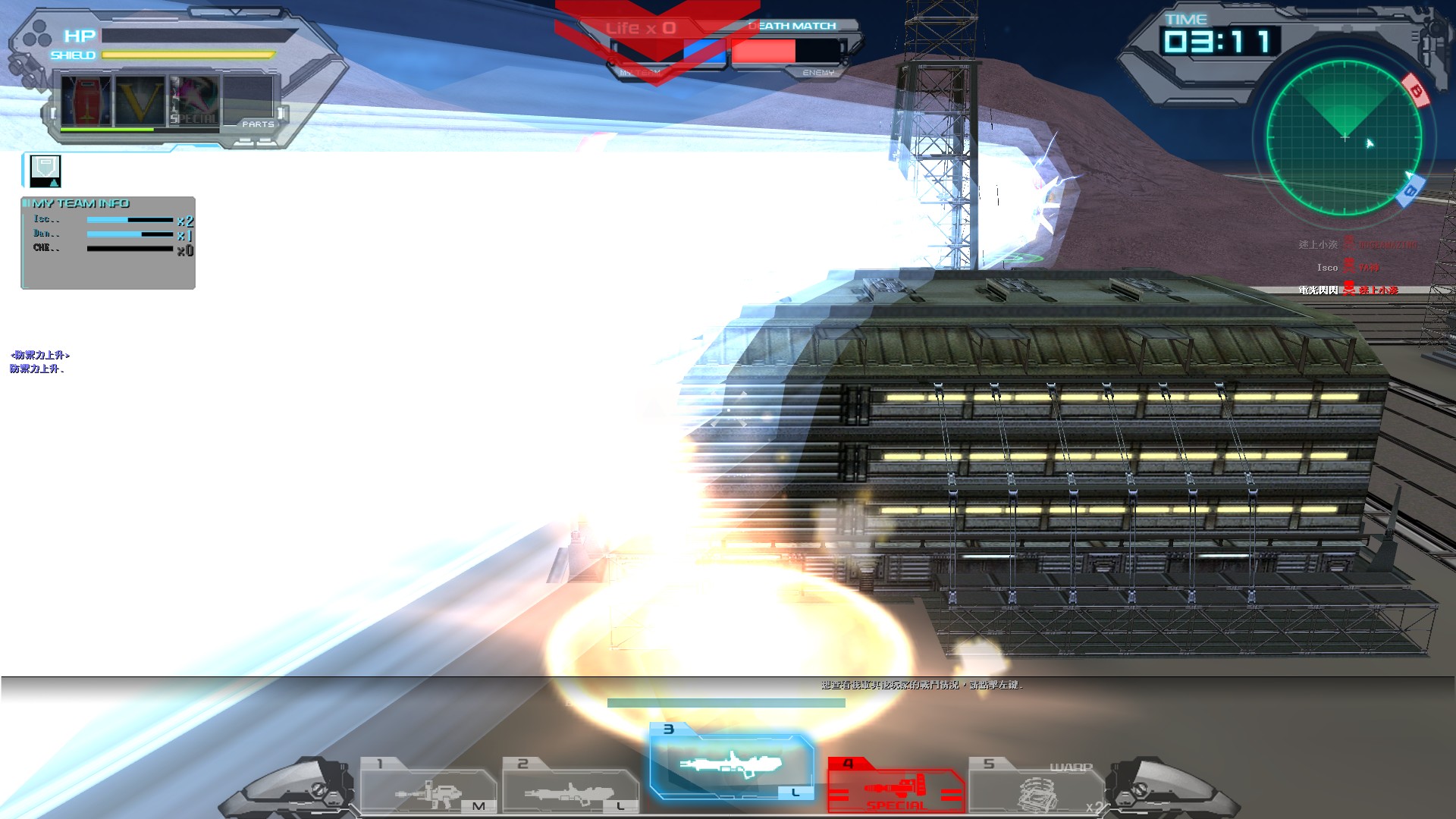Select the WARP icon in slot 5
Screen dimensions: 1456x819
(x=1040, y=791)
